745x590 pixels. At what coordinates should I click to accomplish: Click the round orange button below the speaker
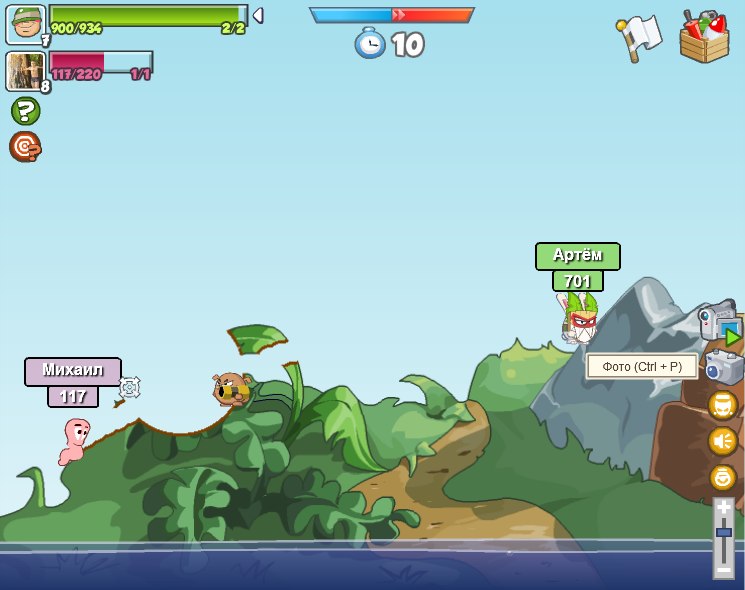pos(723,477)
